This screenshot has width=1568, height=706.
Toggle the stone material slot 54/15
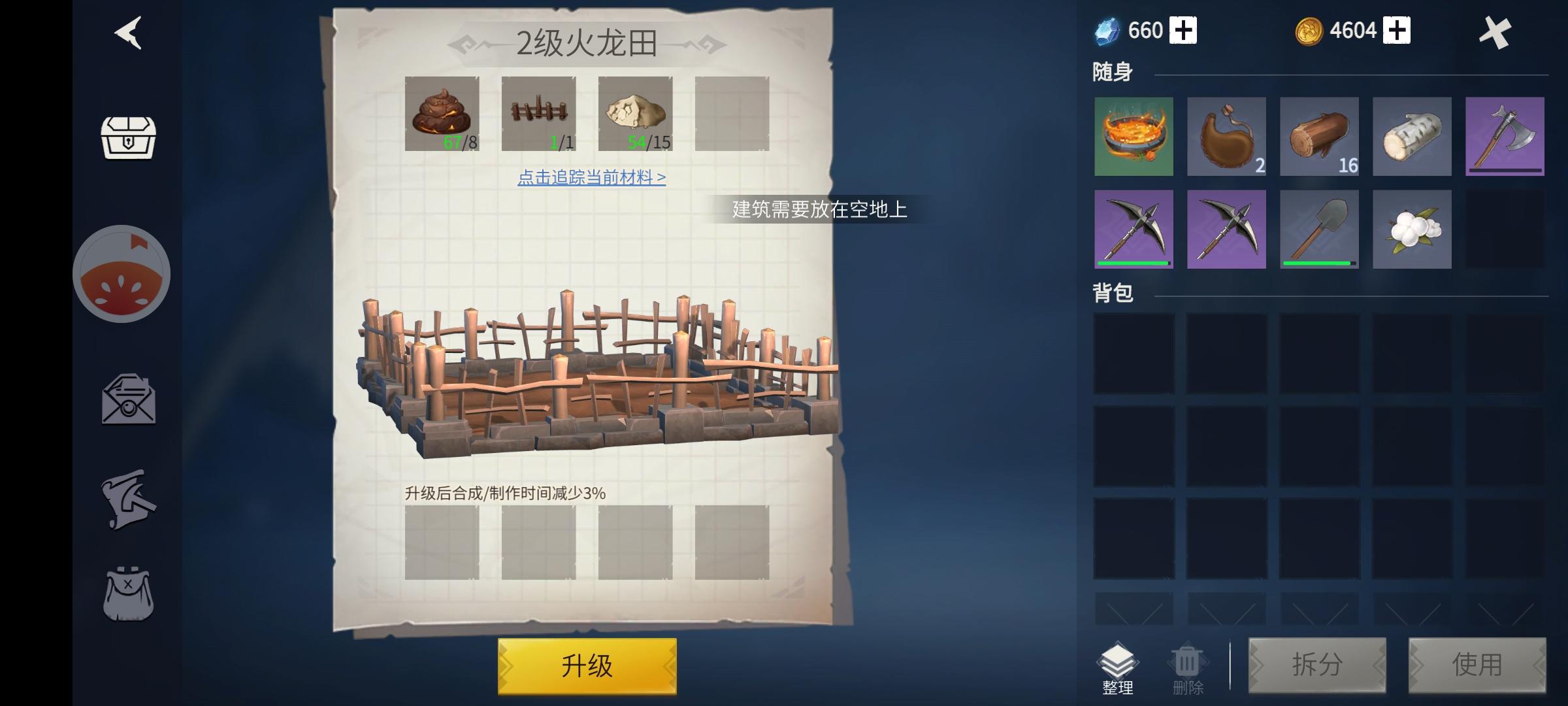(635, 114)
